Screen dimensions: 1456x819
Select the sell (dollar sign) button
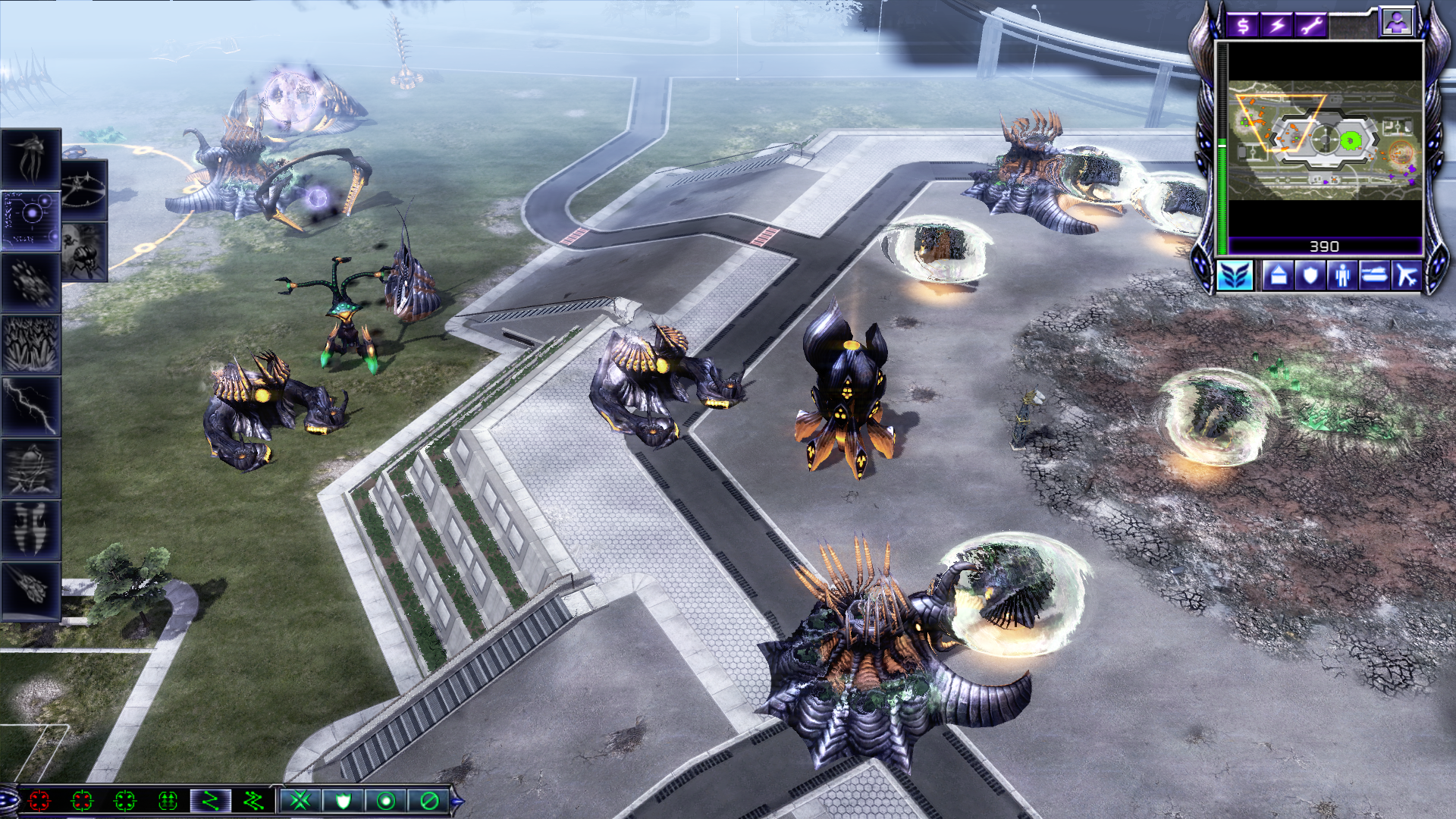(x=1243, y=26)
